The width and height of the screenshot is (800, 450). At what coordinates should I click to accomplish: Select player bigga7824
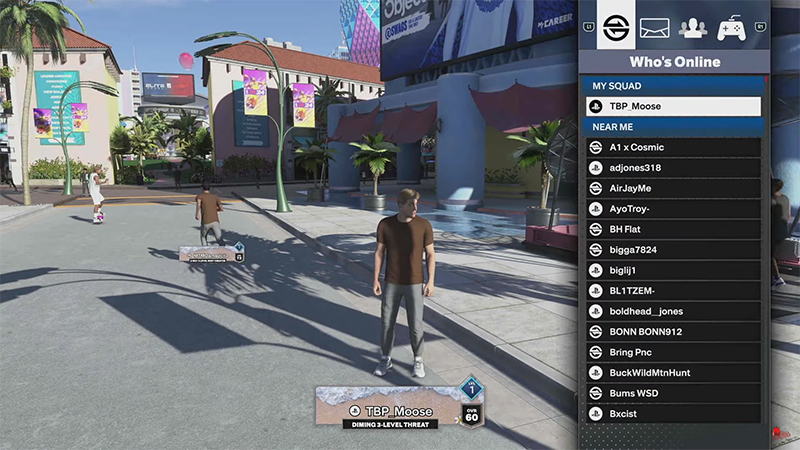673,250
